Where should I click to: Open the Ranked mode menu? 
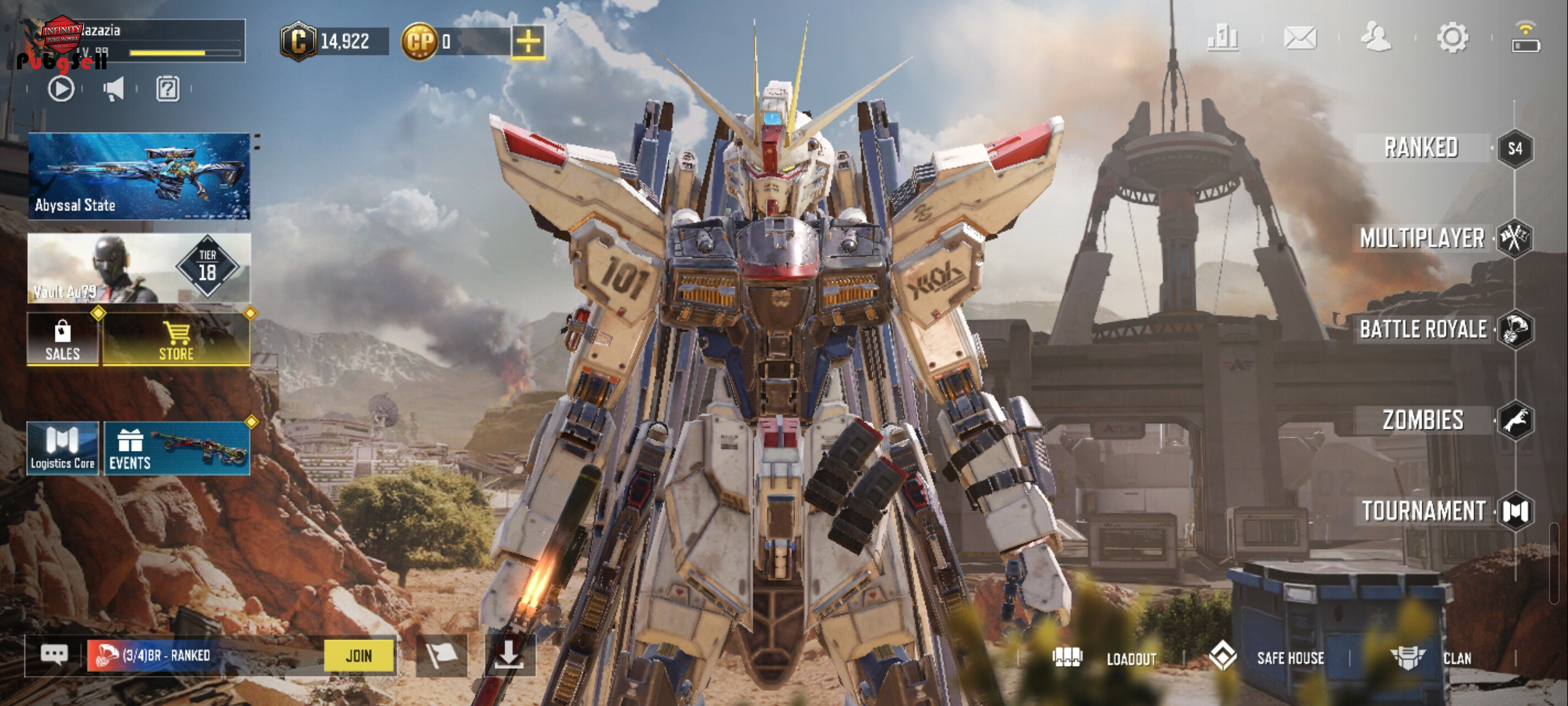coord(1422,148)
